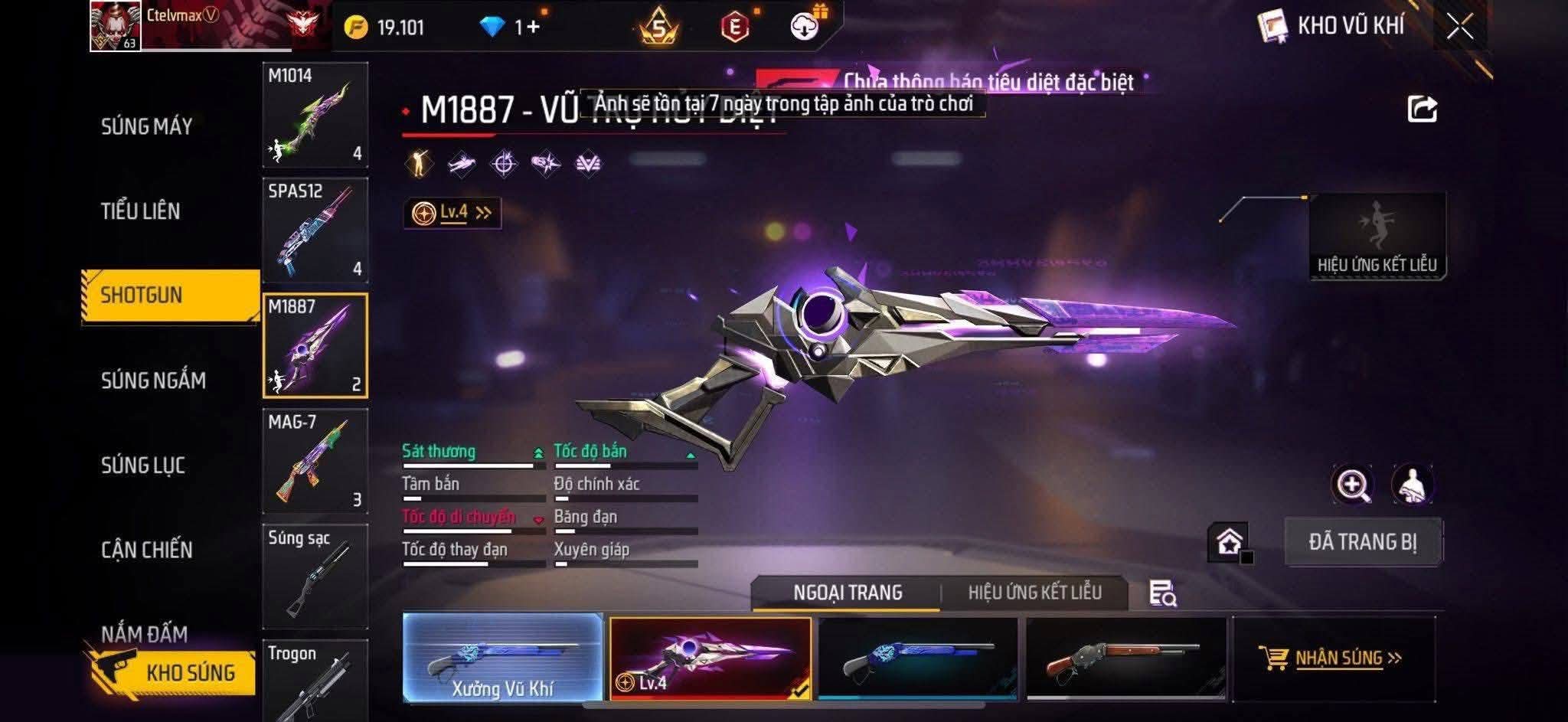Viewport: 1568px width, 722px height.
Task: Pick the M1014 shotgun from the list
Action: click(315, 115)
